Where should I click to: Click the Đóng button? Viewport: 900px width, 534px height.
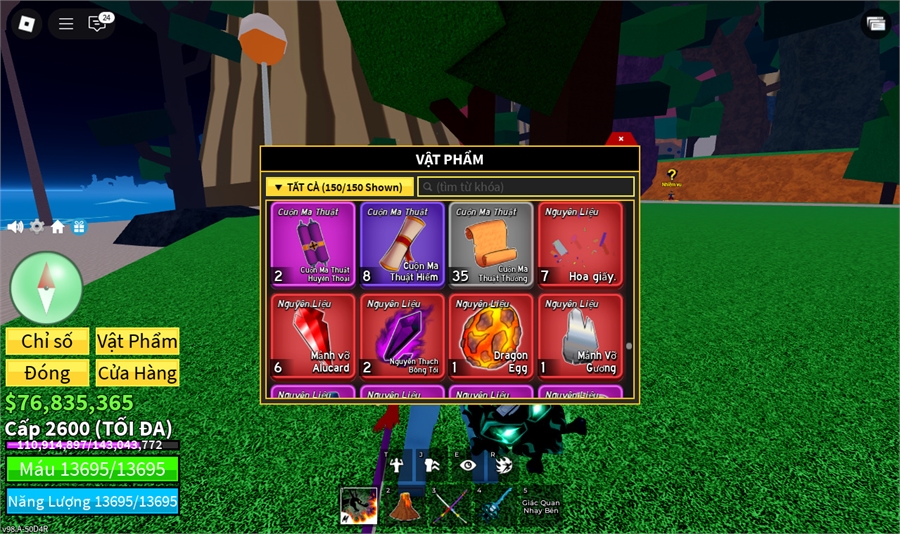47,373
